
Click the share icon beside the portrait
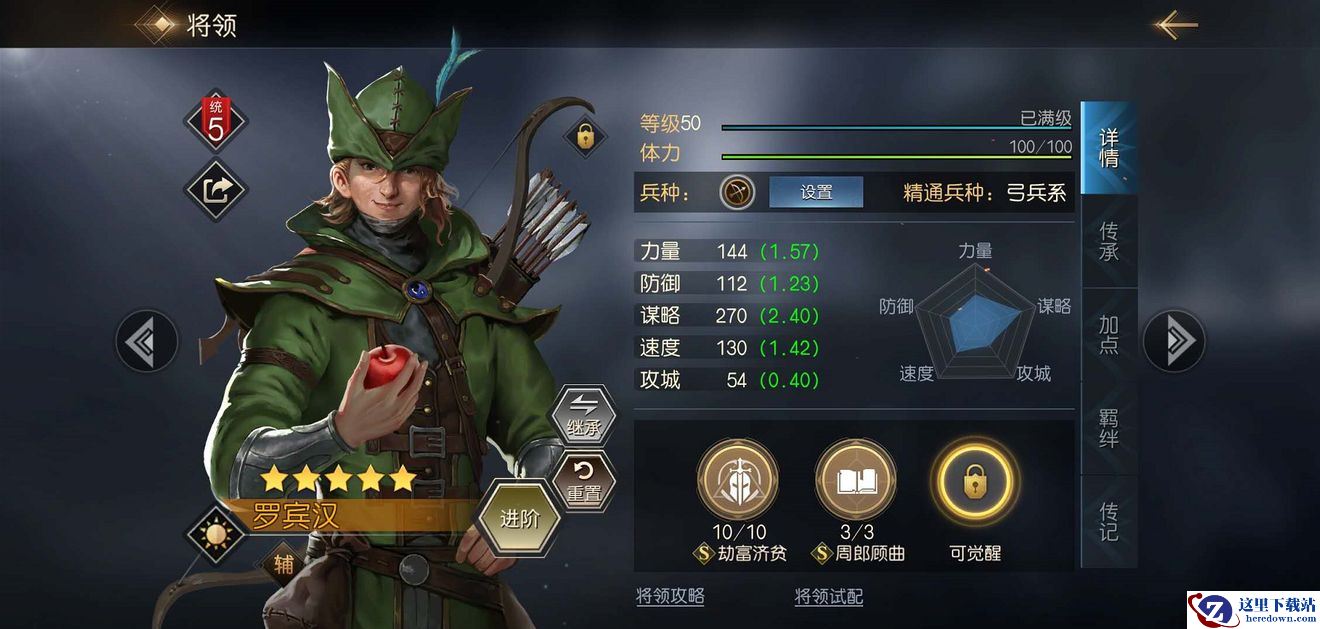215,189
